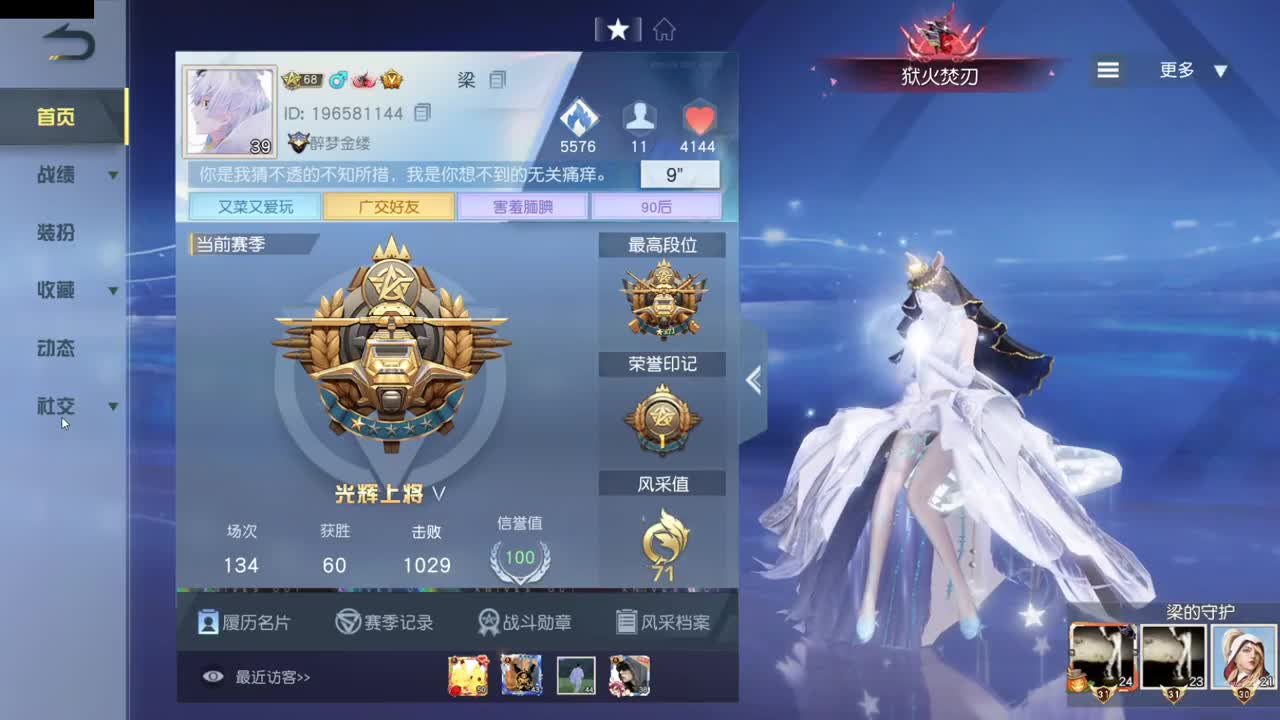Click the 风采值 golden emblem showing 71
Viewport: 1280px width, 720px height.
pos(662,542)
